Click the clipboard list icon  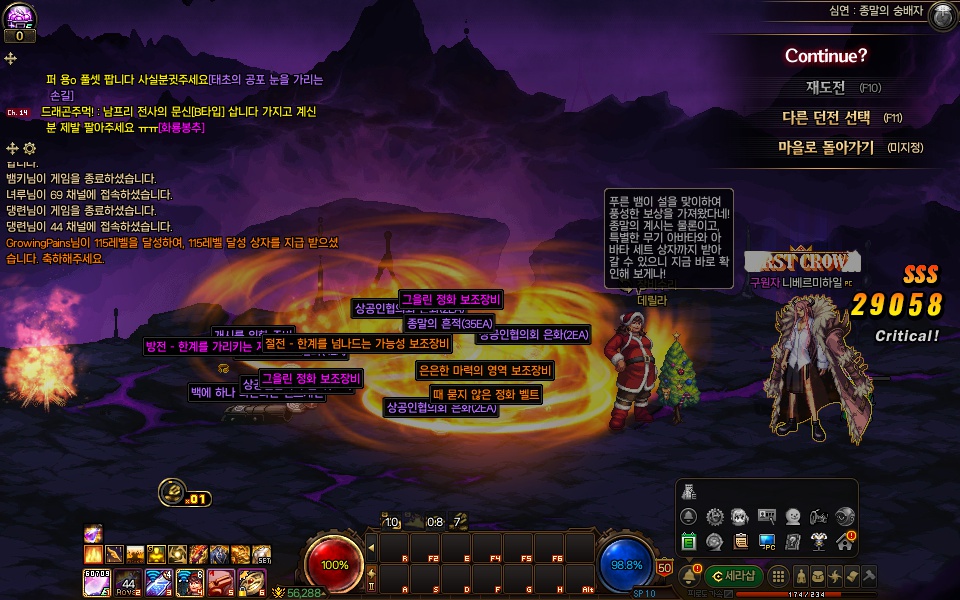(x=740, y=541)
